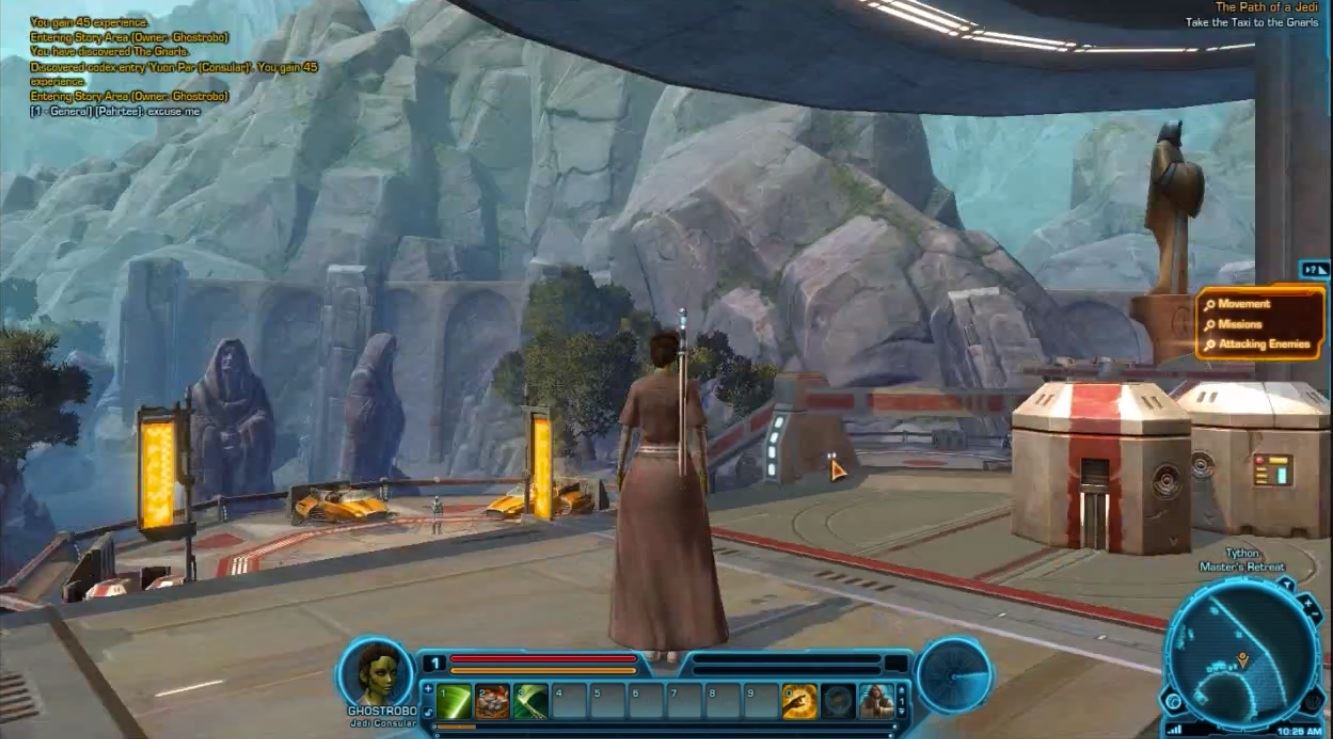Select the Ghostrobo character portrait
1333x739 pixels.
374,671
